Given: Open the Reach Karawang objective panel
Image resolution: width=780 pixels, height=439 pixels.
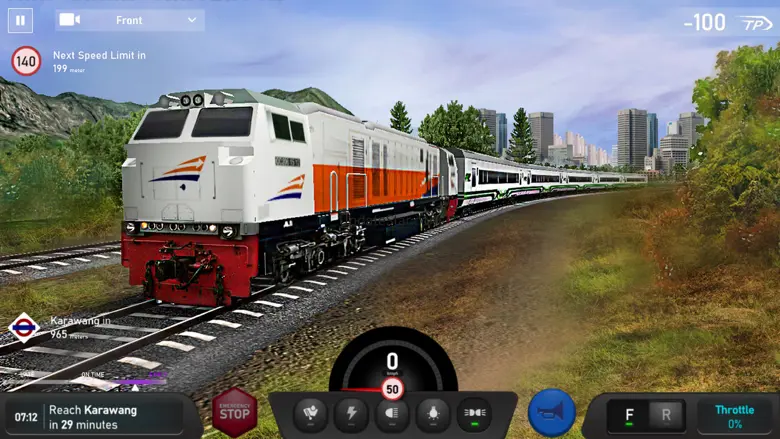Looking at the screenshot, I should coord(95,417).
